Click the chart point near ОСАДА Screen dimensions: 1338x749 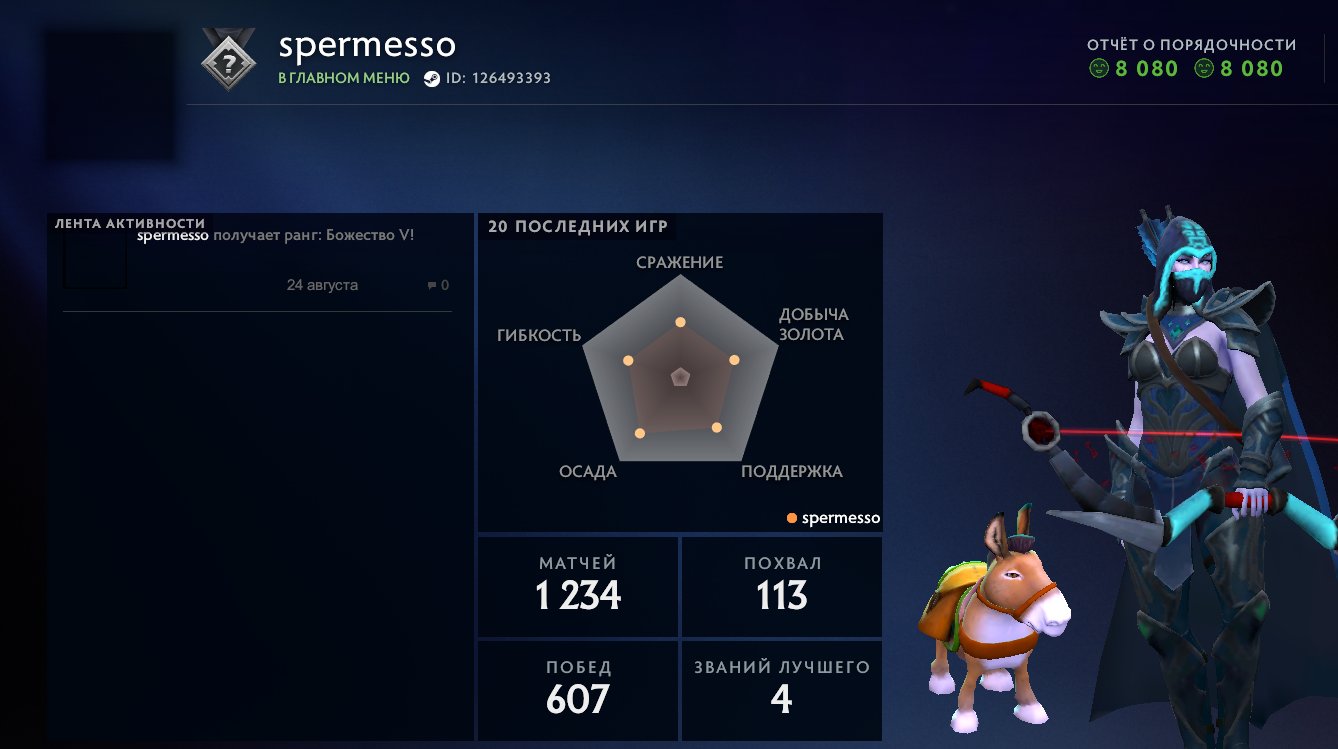[641, 435]
